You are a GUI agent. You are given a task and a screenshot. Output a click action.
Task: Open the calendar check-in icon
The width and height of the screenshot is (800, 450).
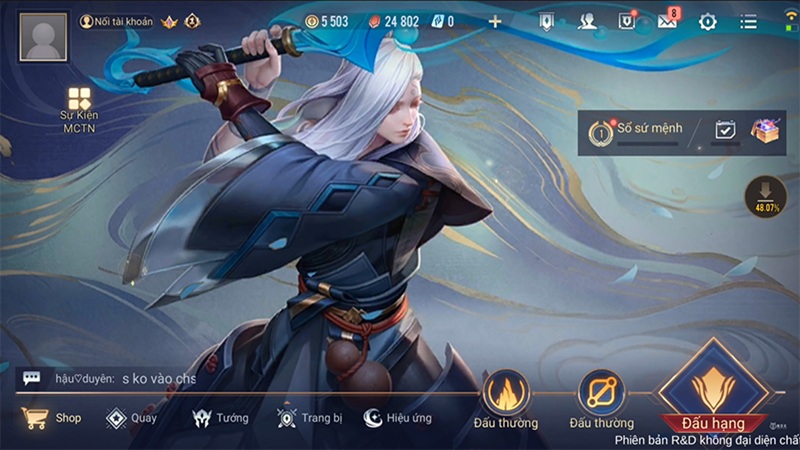726,131
